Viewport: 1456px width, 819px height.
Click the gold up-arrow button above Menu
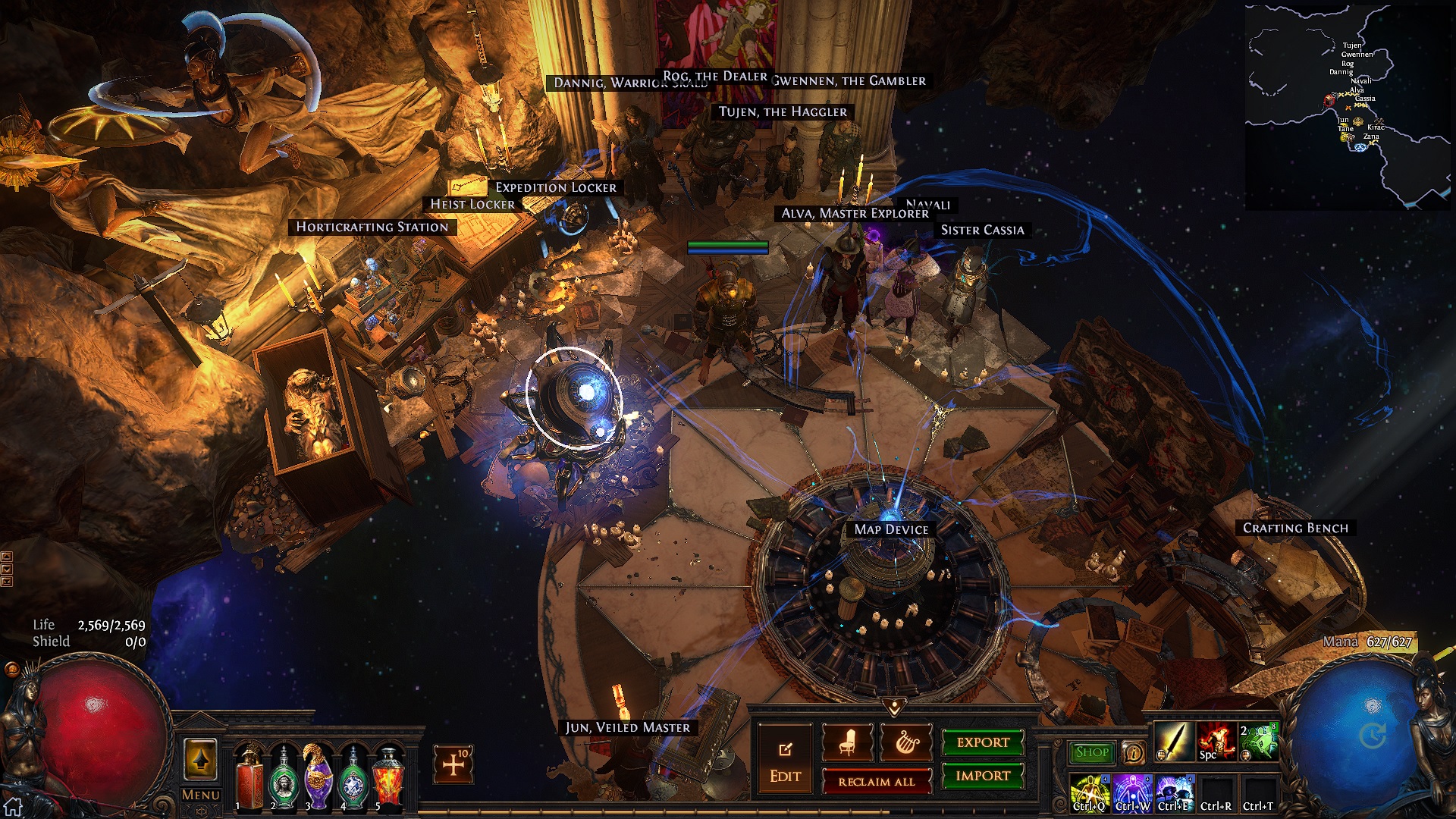[x=200, y=759]
